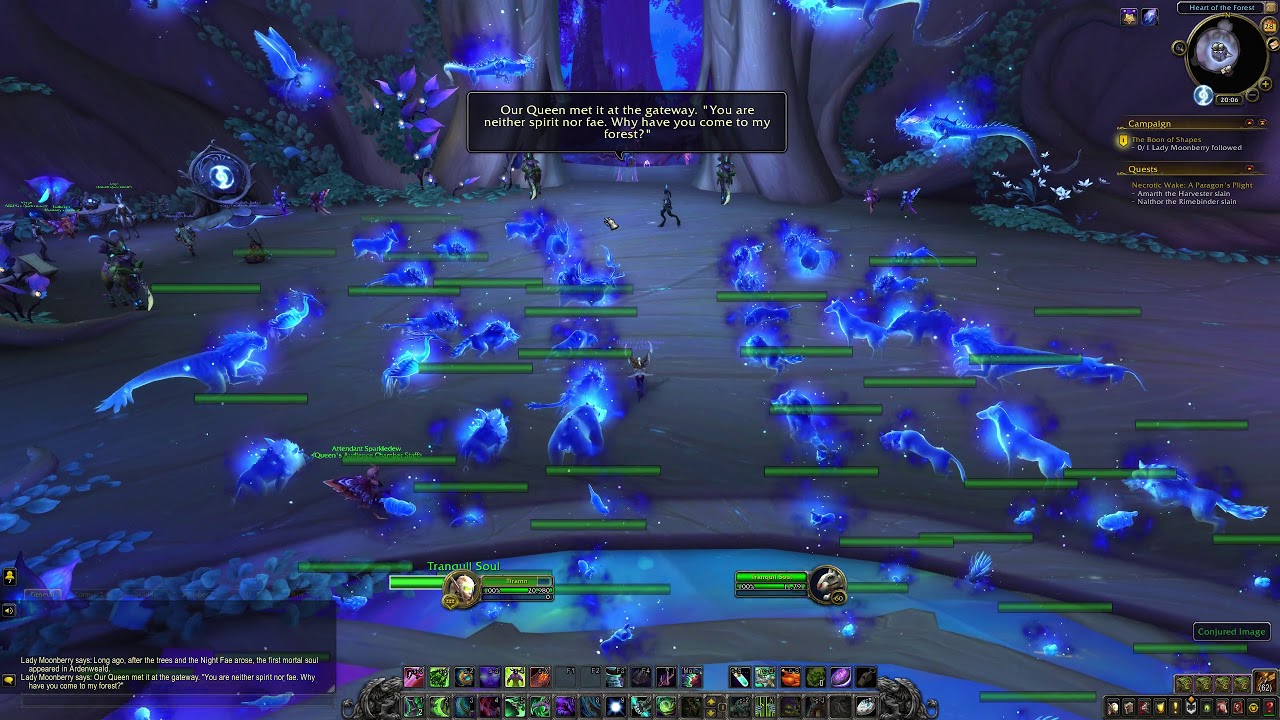Open the Calendar showing 28 beside minimap

1268,26
